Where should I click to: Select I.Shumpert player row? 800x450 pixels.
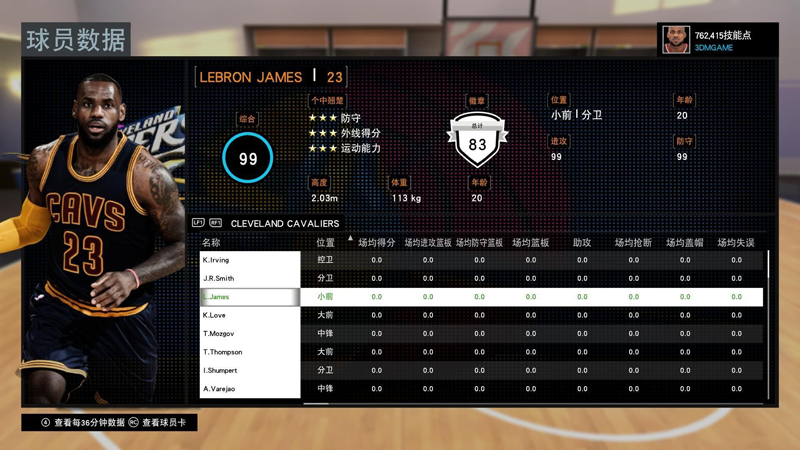click(x=250, y=370)
